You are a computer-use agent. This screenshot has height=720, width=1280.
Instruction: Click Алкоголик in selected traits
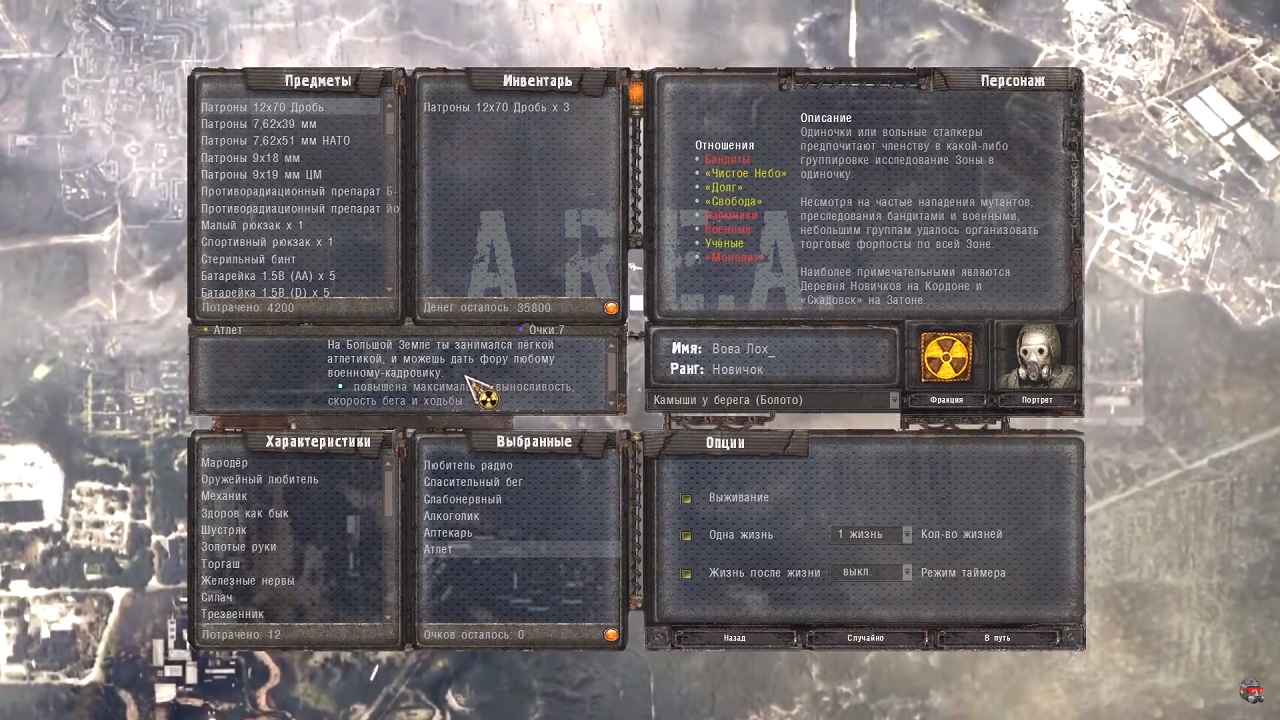[451, 516]
